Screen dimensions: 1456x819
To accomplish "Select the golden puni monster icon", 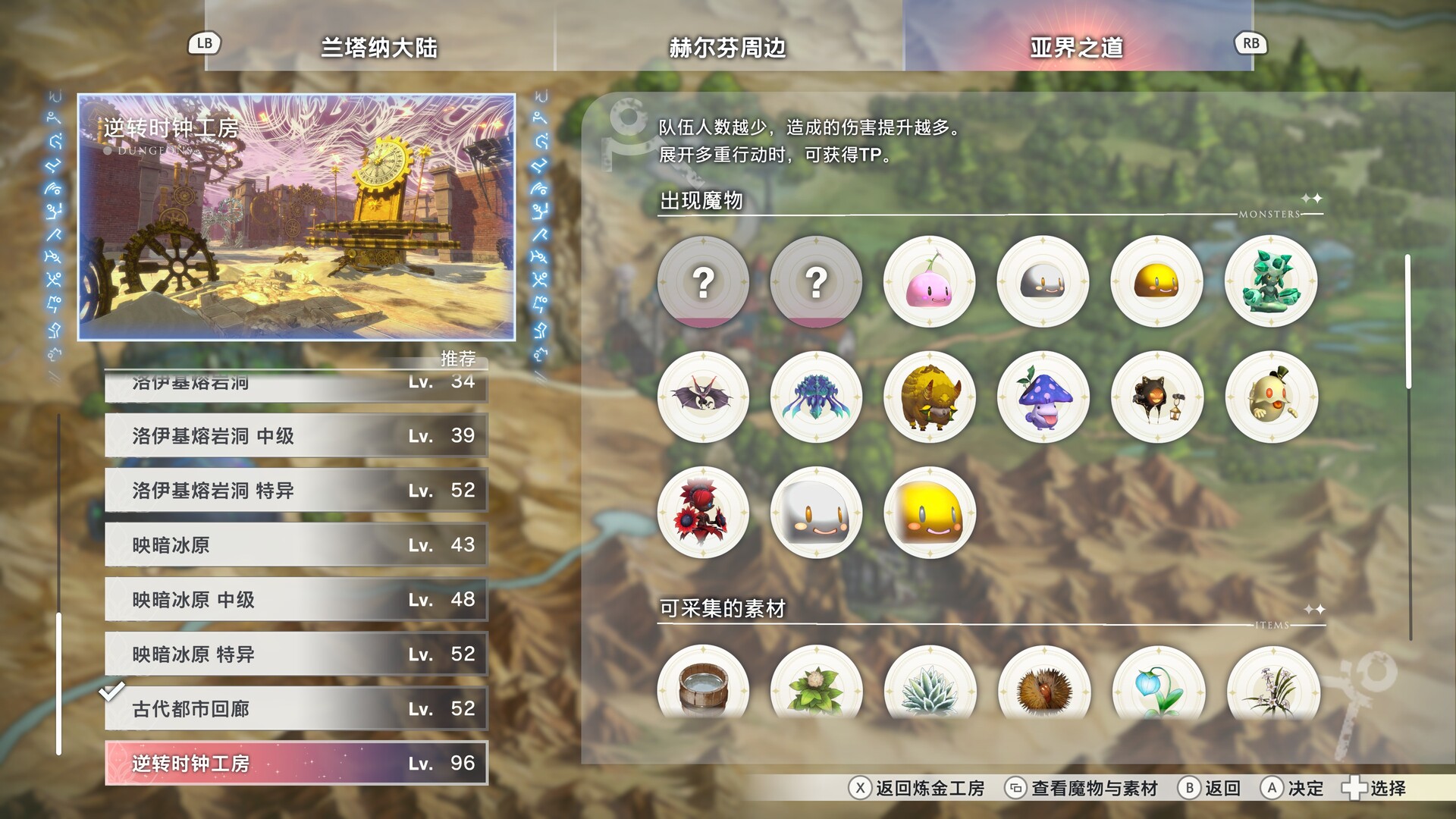I will tap(1158, 281).
